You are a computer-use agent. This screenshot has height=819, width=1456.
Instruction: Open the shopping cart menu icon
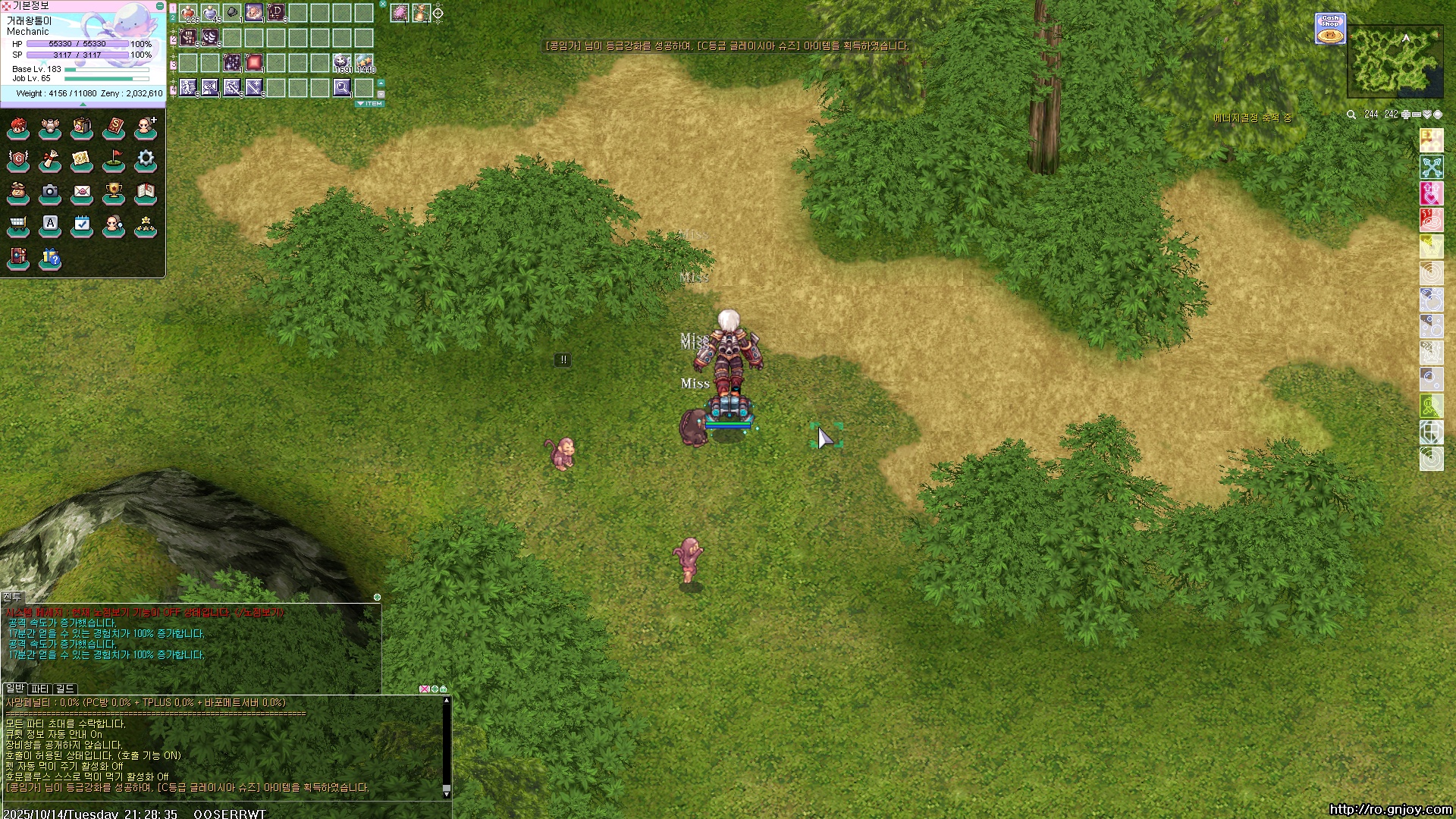coord(18,224)
